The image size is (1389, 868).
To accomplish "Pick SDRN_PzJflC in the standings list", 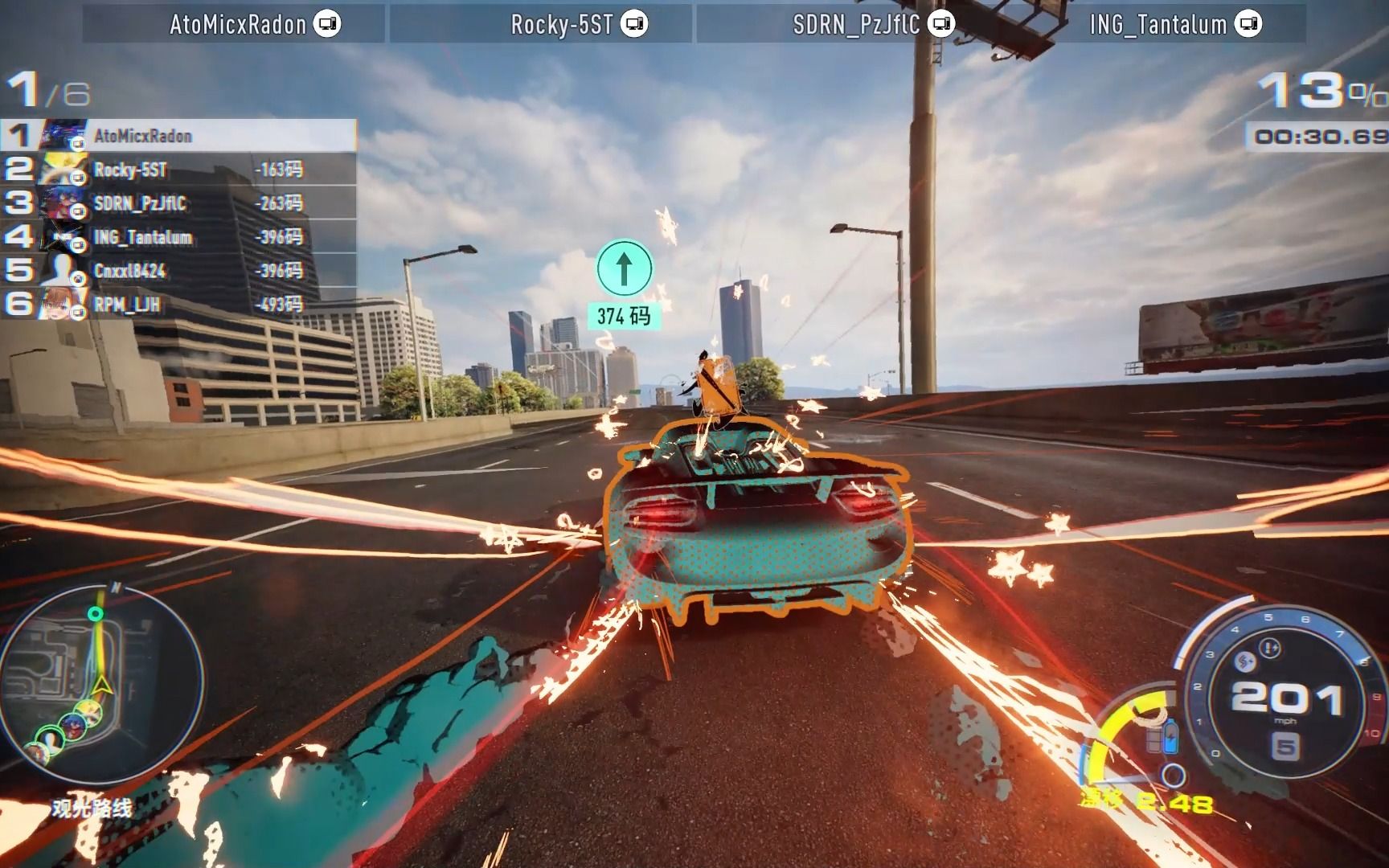I will tap(178, 203).
